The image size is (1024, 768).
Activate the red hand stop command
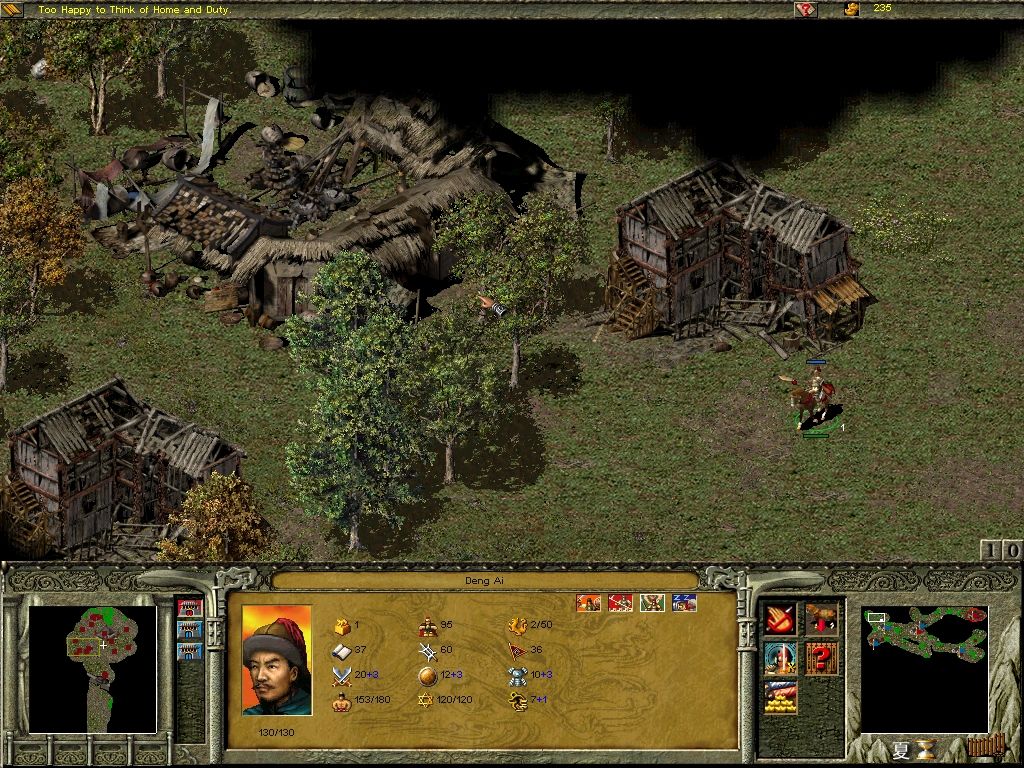pos(780,620)
